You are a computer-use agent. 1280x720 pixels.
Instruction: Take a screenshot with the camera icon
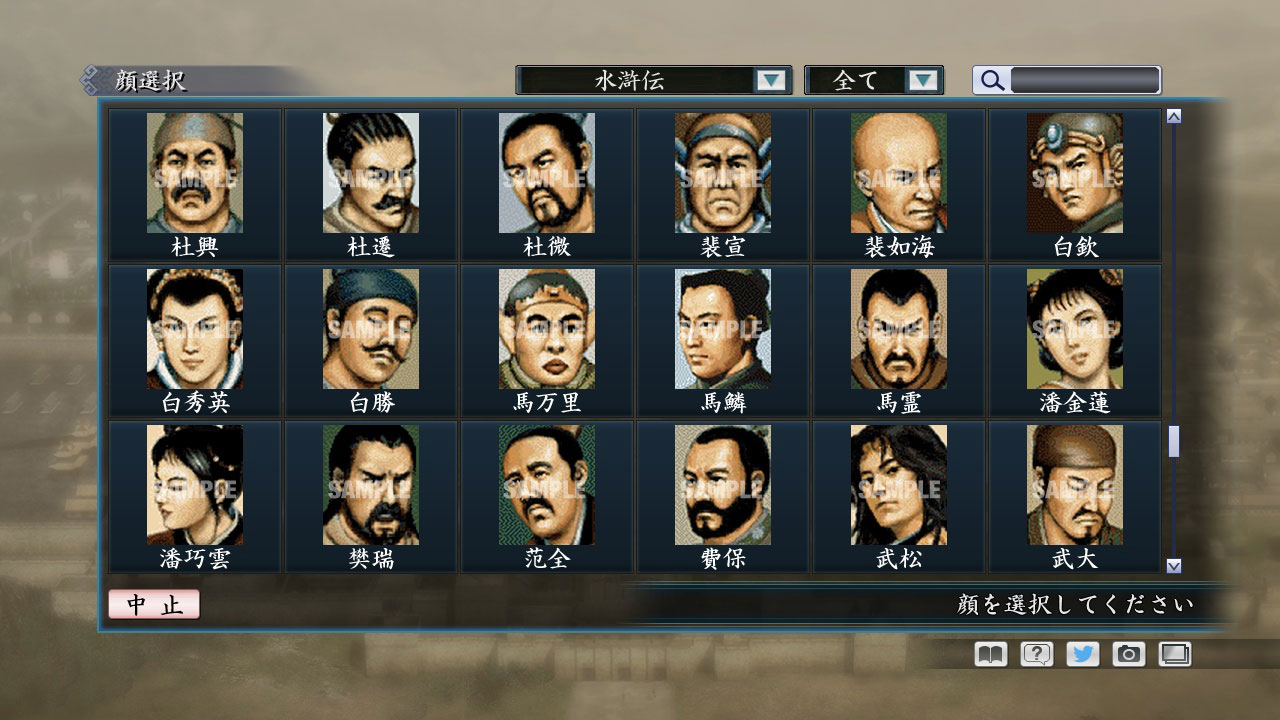tap(1128, 654)
